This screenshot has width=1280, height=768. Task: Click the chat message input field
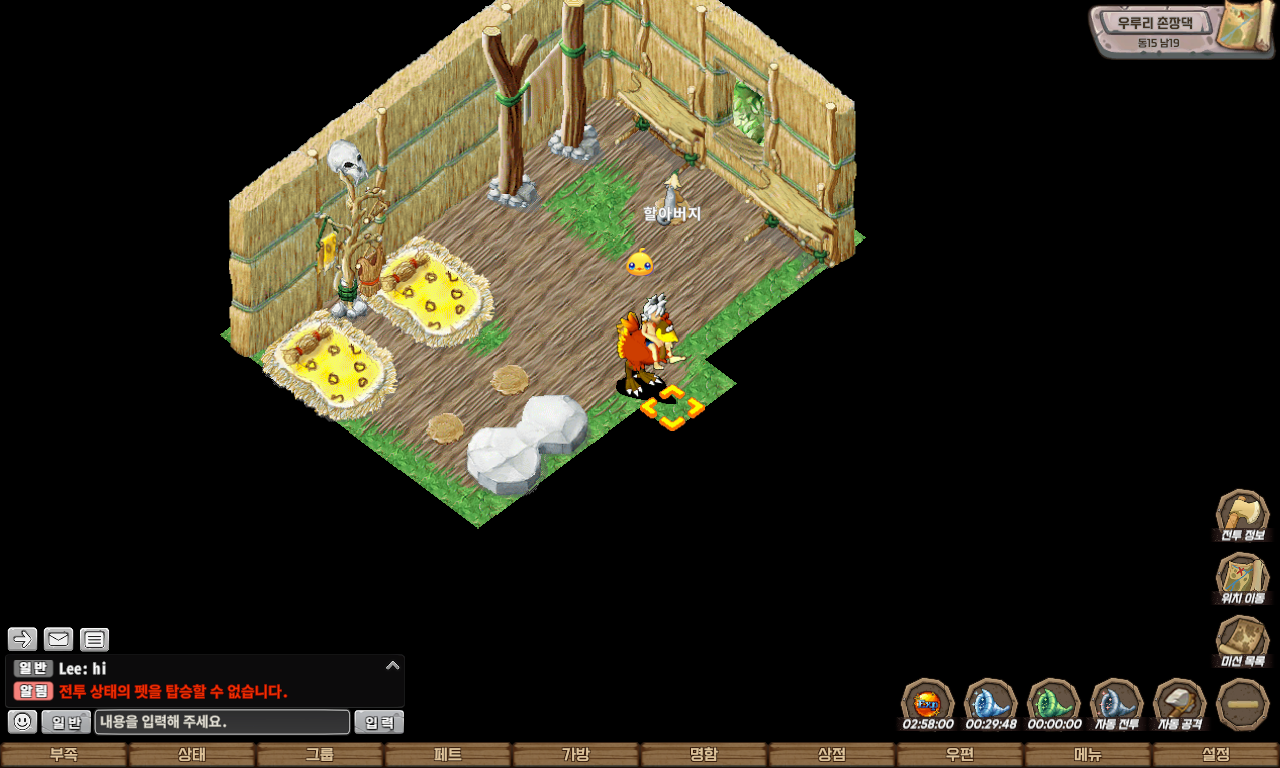(222, 722)
